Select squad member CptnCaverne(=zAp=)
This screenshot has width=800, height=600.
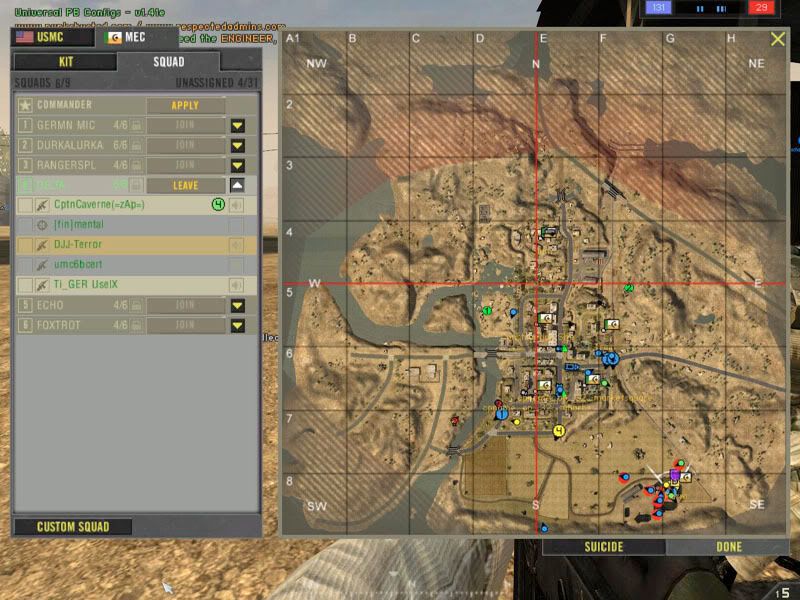click(100, 205)
